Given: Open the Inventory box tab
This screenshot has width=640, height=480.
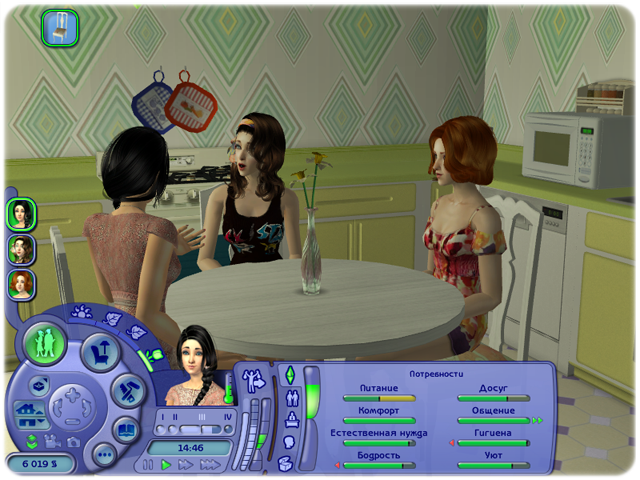Looking at the screenshot, I should [286, 462].
